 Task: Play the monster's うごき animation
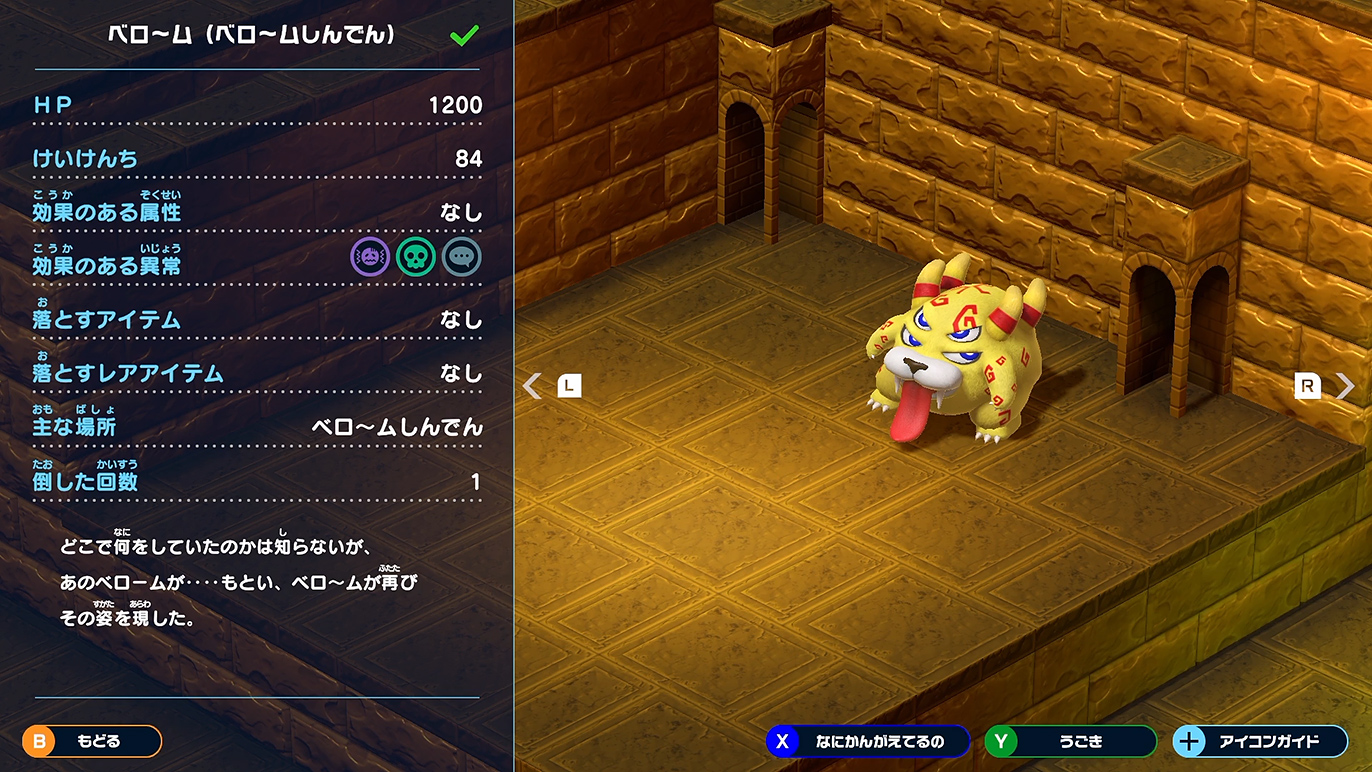pos(1070,741)
